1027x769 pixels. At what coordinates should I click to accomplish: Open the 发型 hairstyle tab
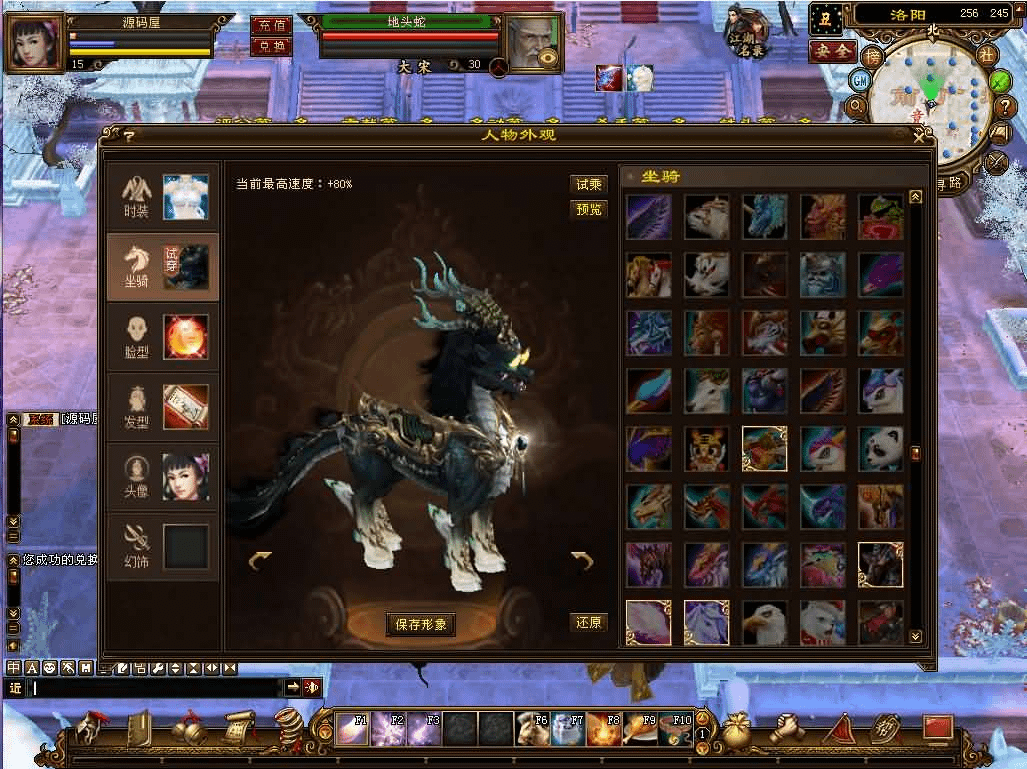162,407
